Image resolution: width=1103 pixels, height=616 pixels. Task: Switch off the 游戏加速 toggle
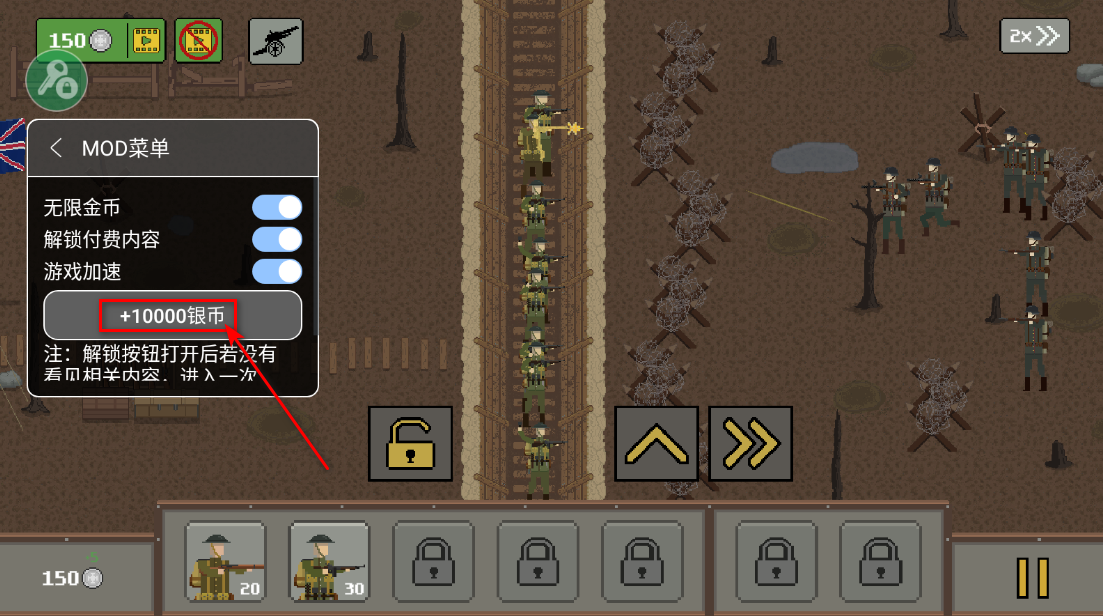[277, 271]
